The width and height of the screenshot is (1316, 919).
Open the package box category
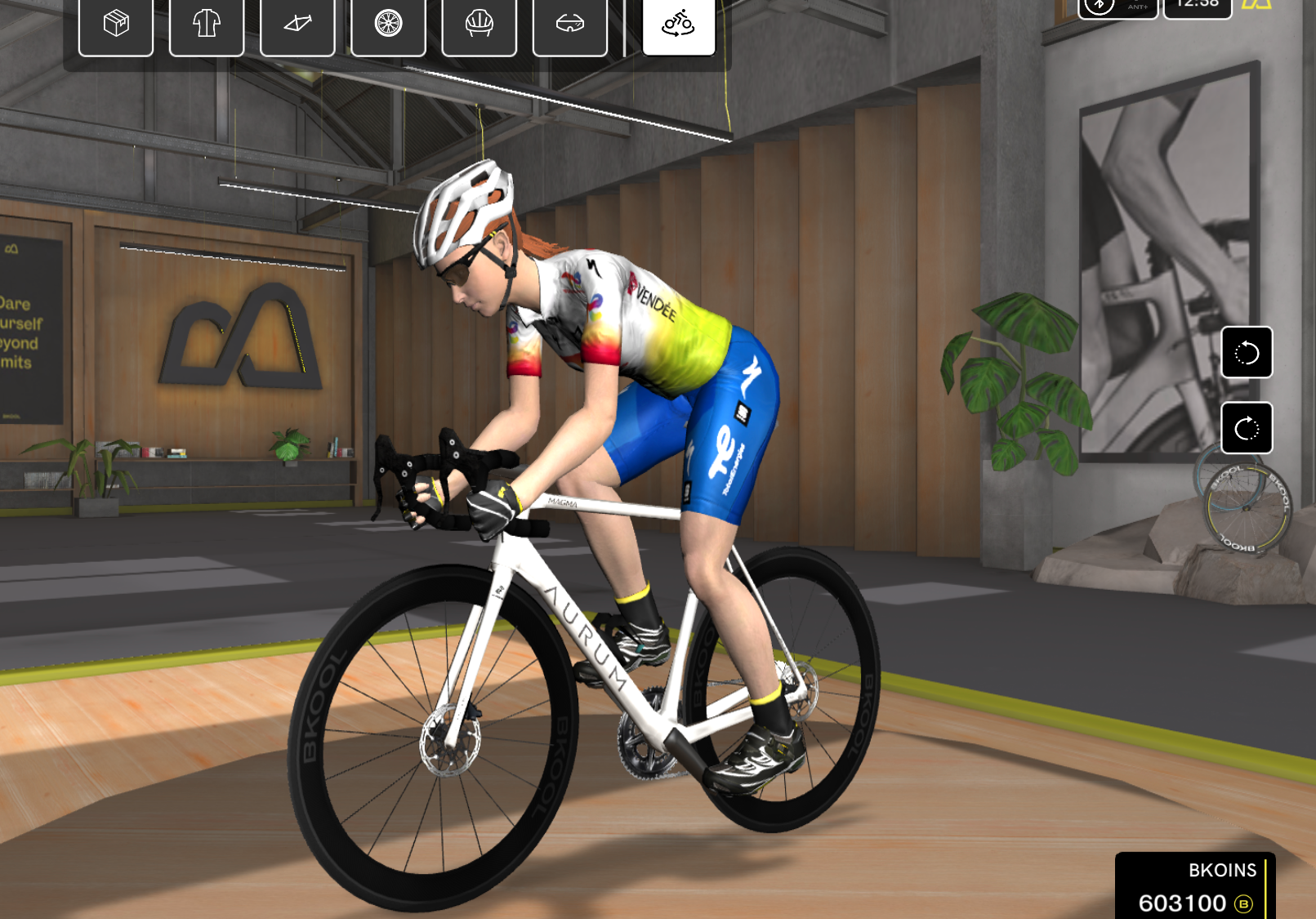click(x=116, y=24)
